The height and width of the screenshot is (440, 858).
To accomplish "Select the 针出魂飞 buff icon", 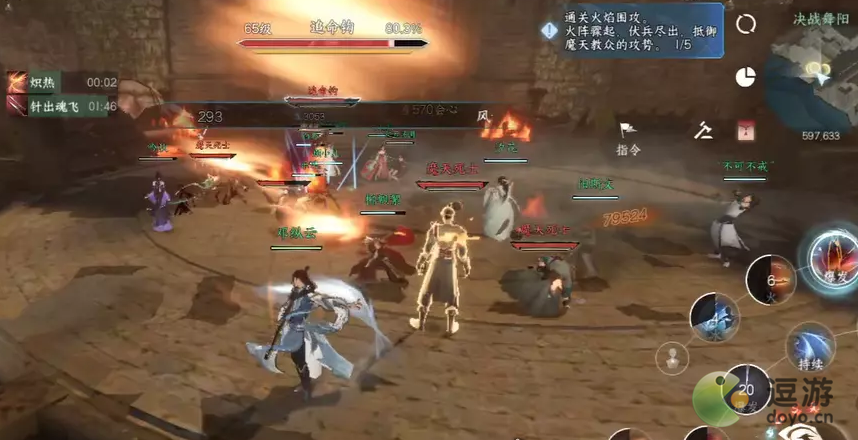I will click(18, 105).
